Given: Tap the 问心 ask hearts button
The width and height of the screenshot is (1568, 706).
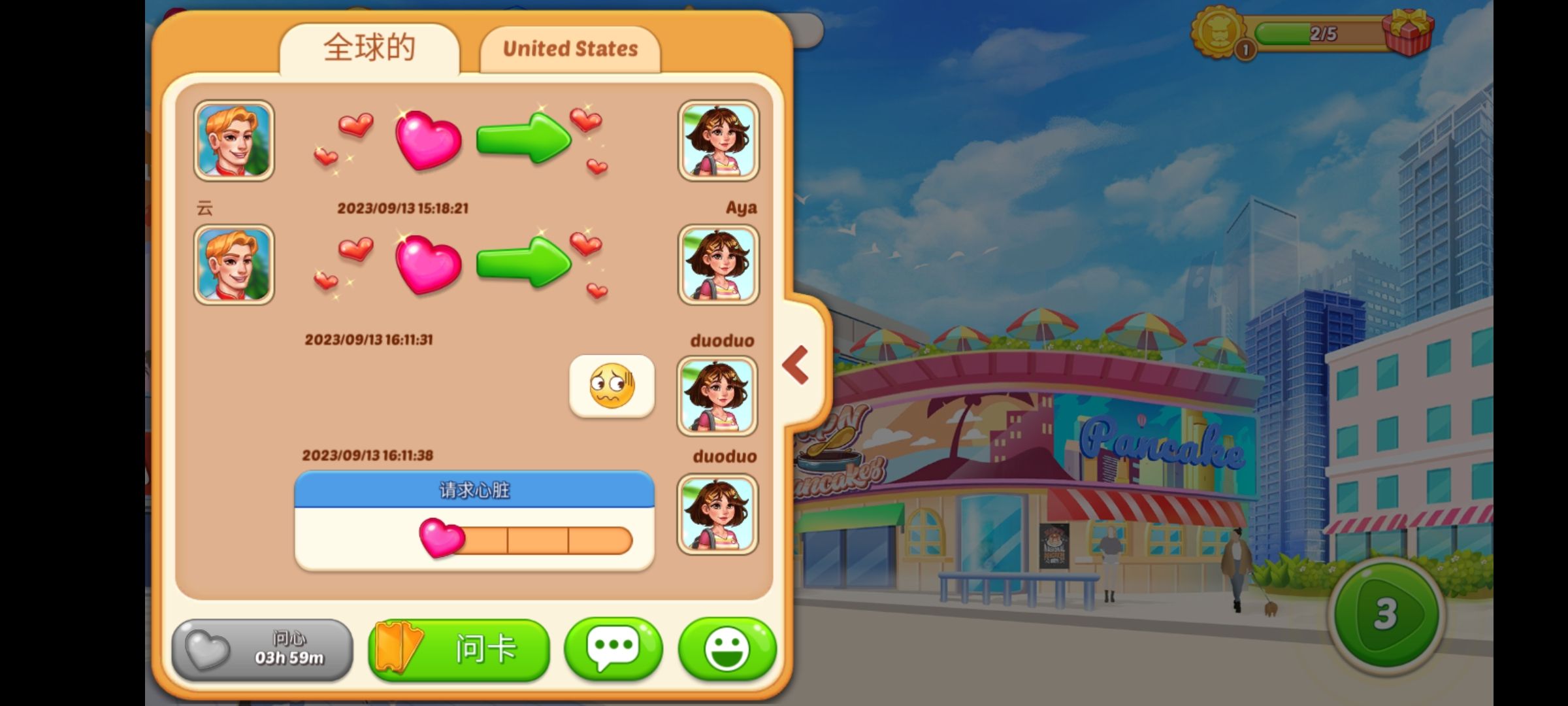Looking at the screenshot, I should (x=262, y=650).
